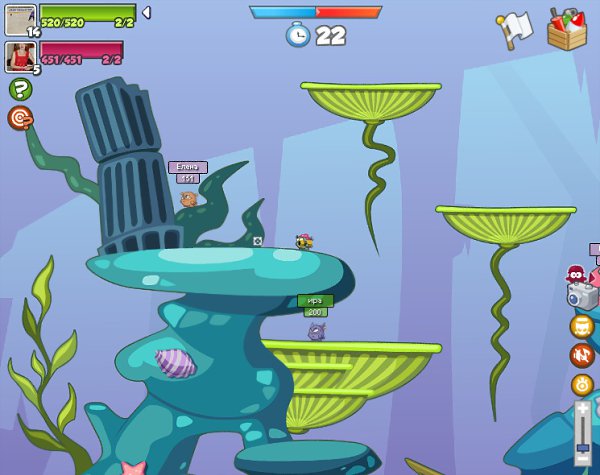Click the orange target hint icon
The image size is (600, 475).
click(20, 118)
